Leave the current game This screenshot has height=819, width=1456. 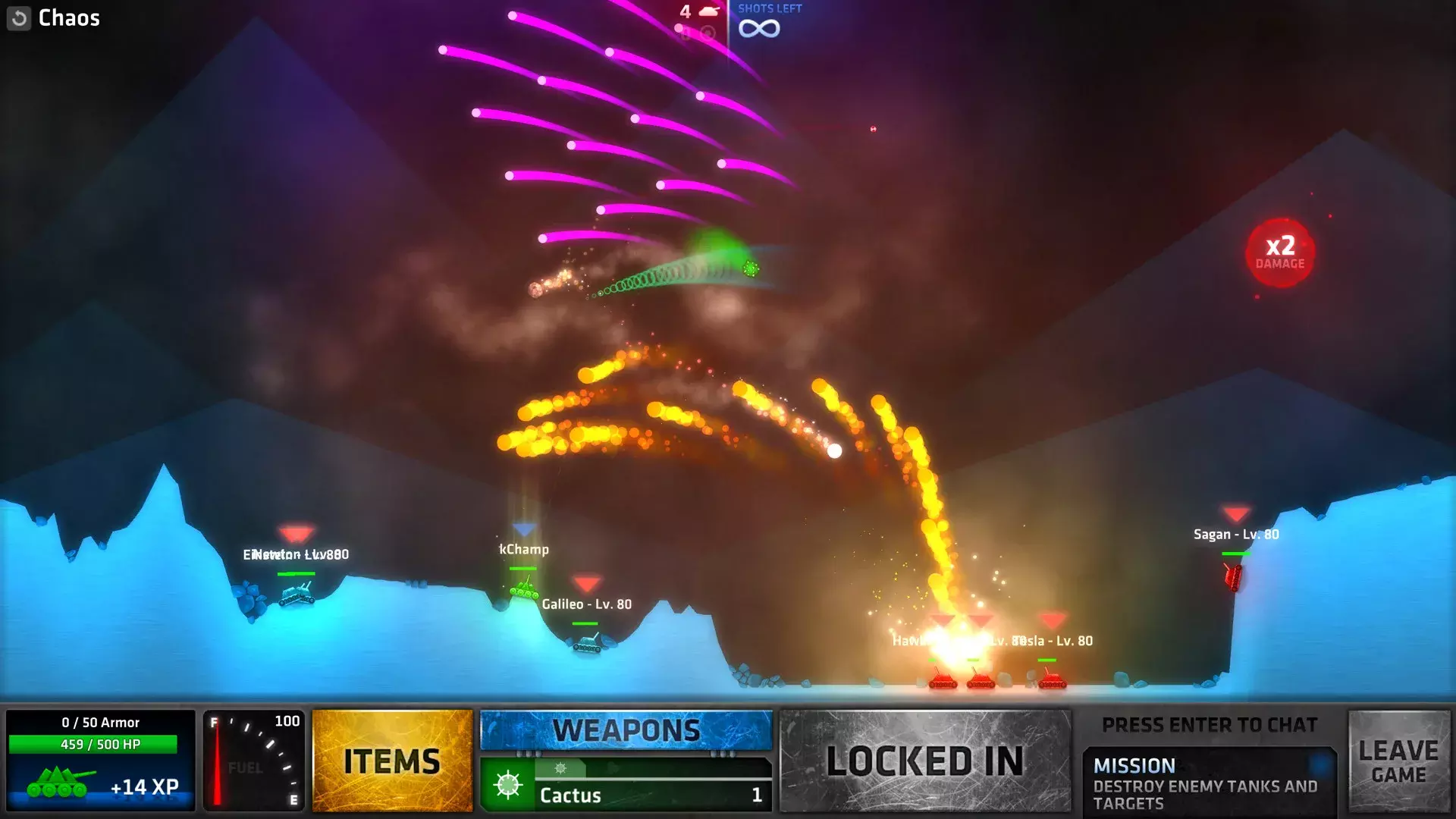[x=1398, y=761]
